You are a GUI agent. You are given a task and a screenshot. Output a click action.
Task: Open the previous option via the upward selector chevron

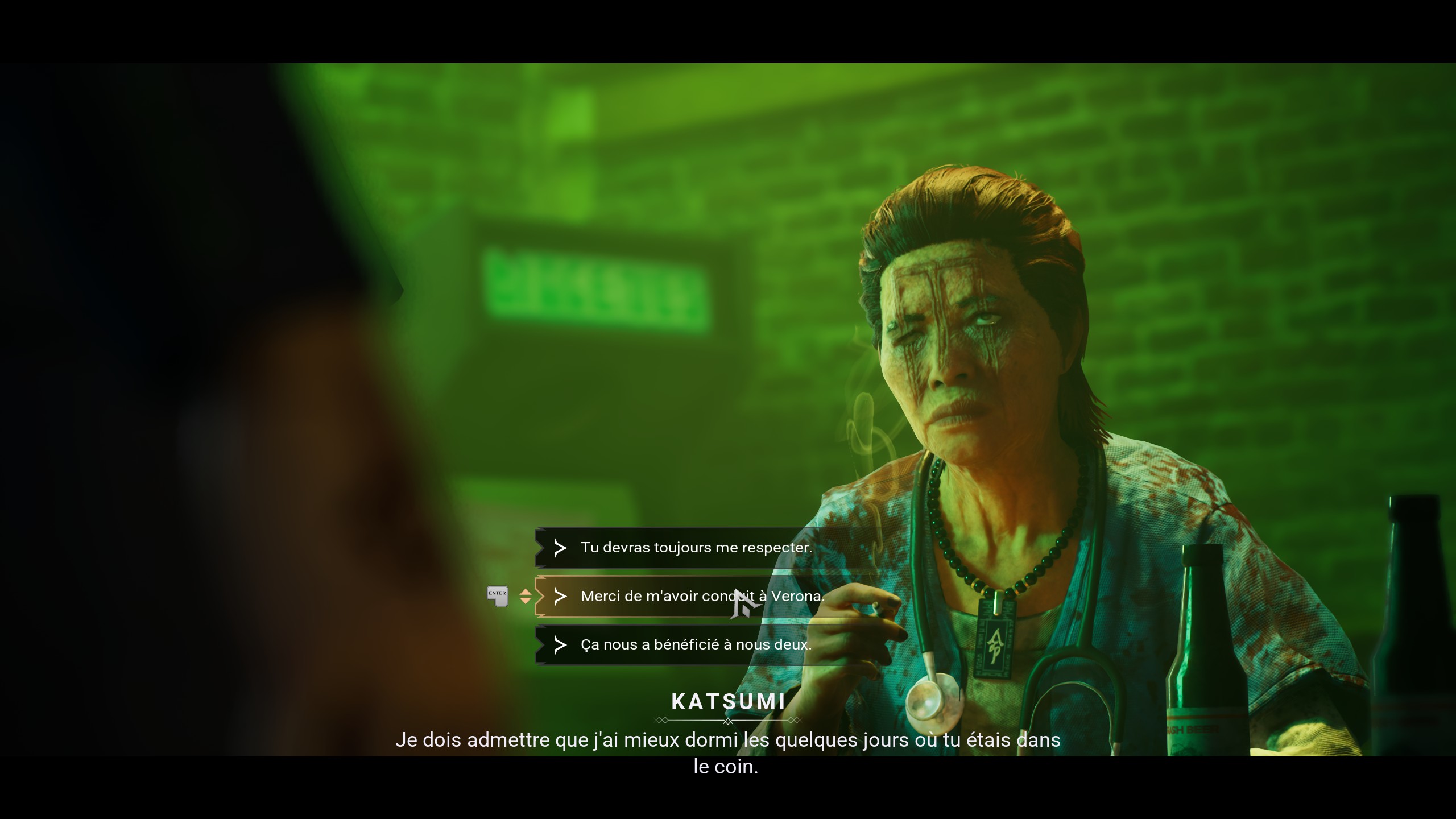(x=525, y=592)
